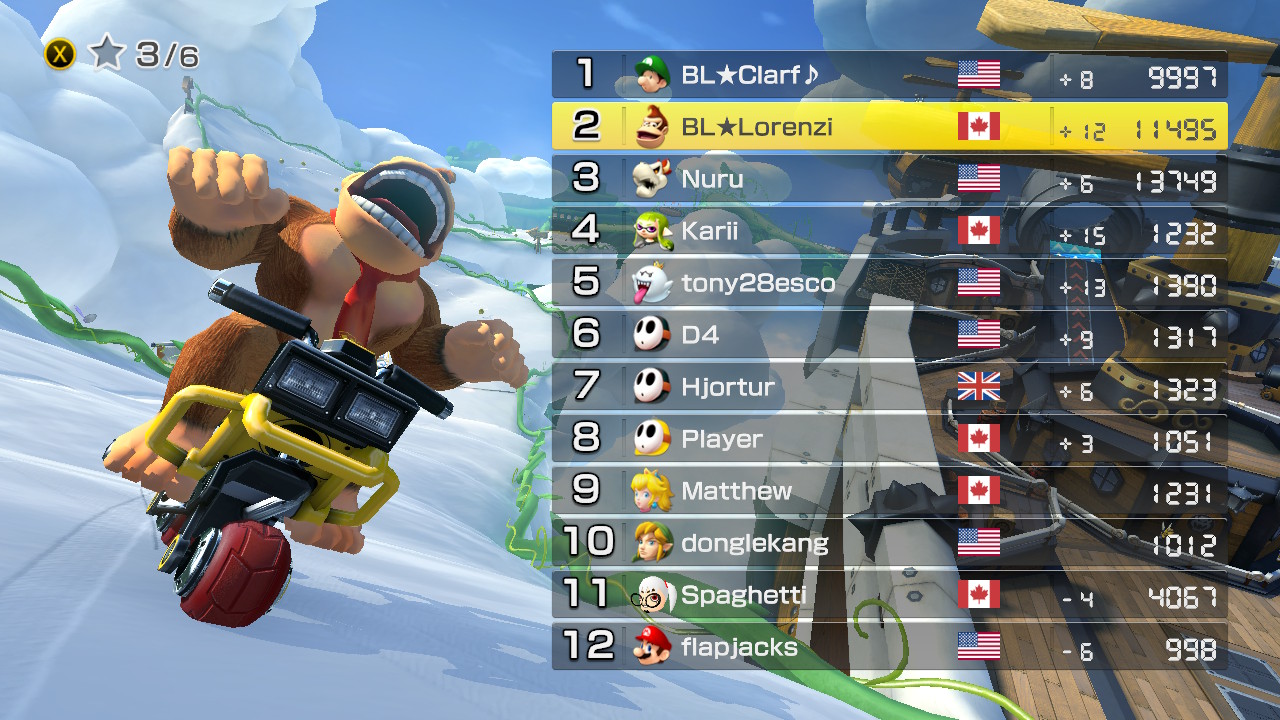Screen dimensions: 1280x720
Task: Select BL★Clarf♪ in first place
Action: pos(889,75)
